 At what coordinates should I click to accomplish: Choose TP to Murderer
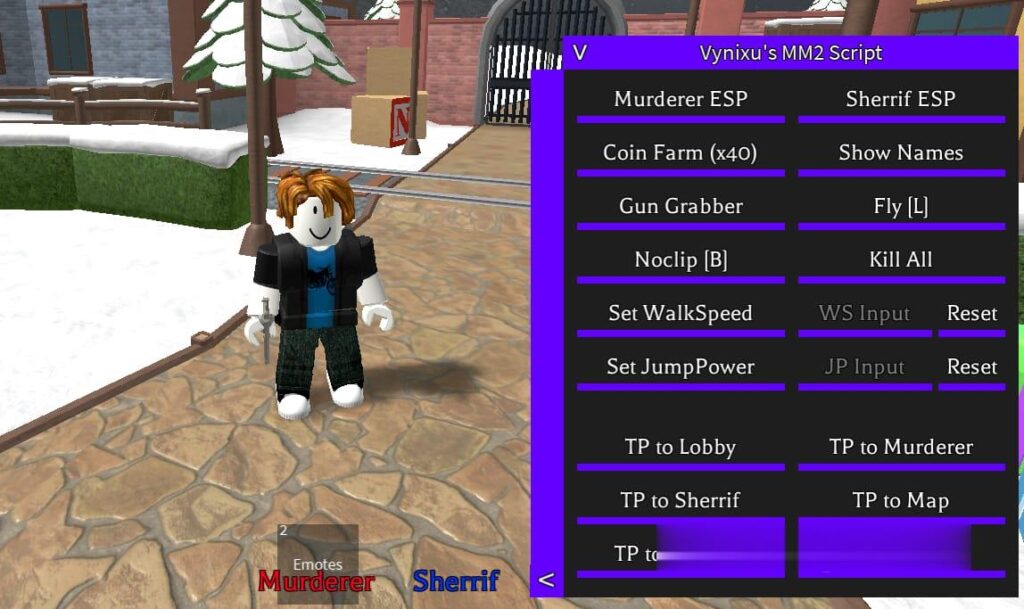coord(900,448)
